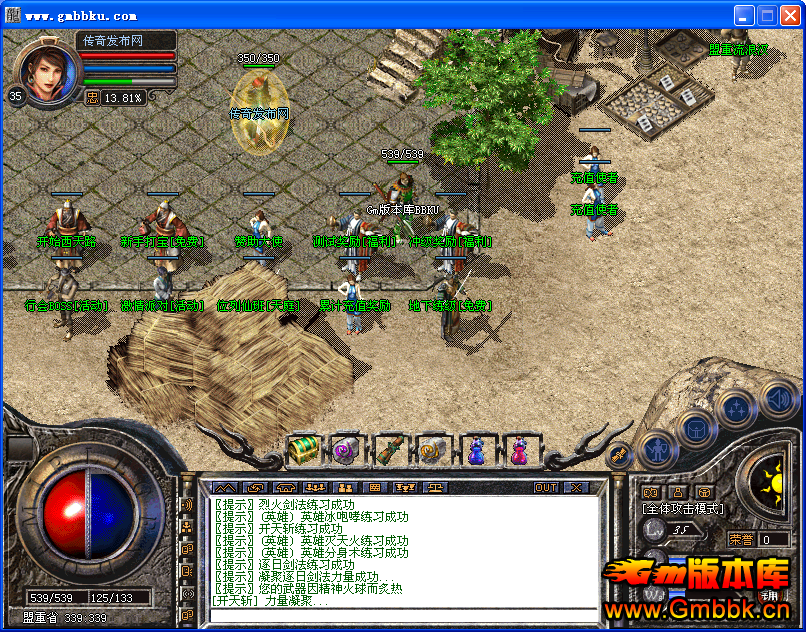The image size is (806, 632).
Task: Select the green treasure chest belt slot
Action: (302, 450)
